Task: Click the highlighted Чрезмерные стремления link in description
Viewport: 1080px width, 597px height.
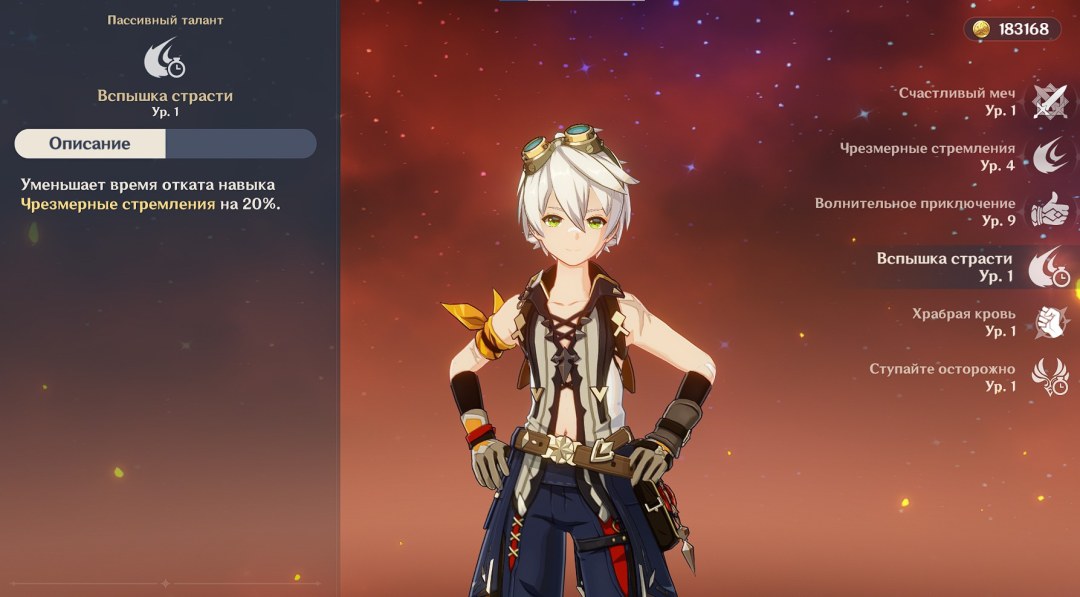Action: [x=118, y=204]
